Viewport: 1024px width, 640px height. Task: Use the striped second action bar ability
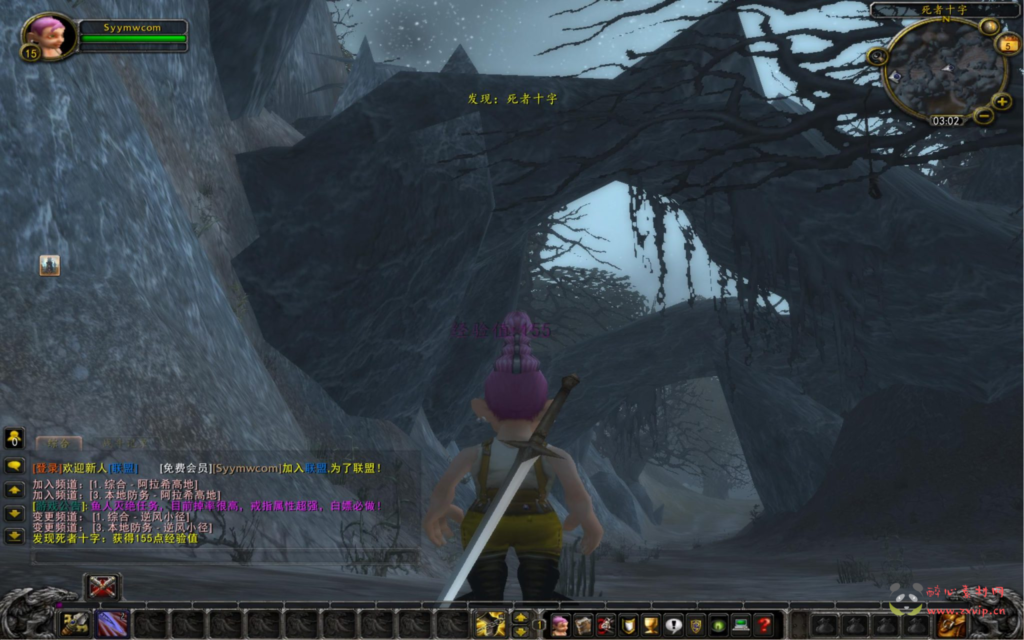point(111,623)
